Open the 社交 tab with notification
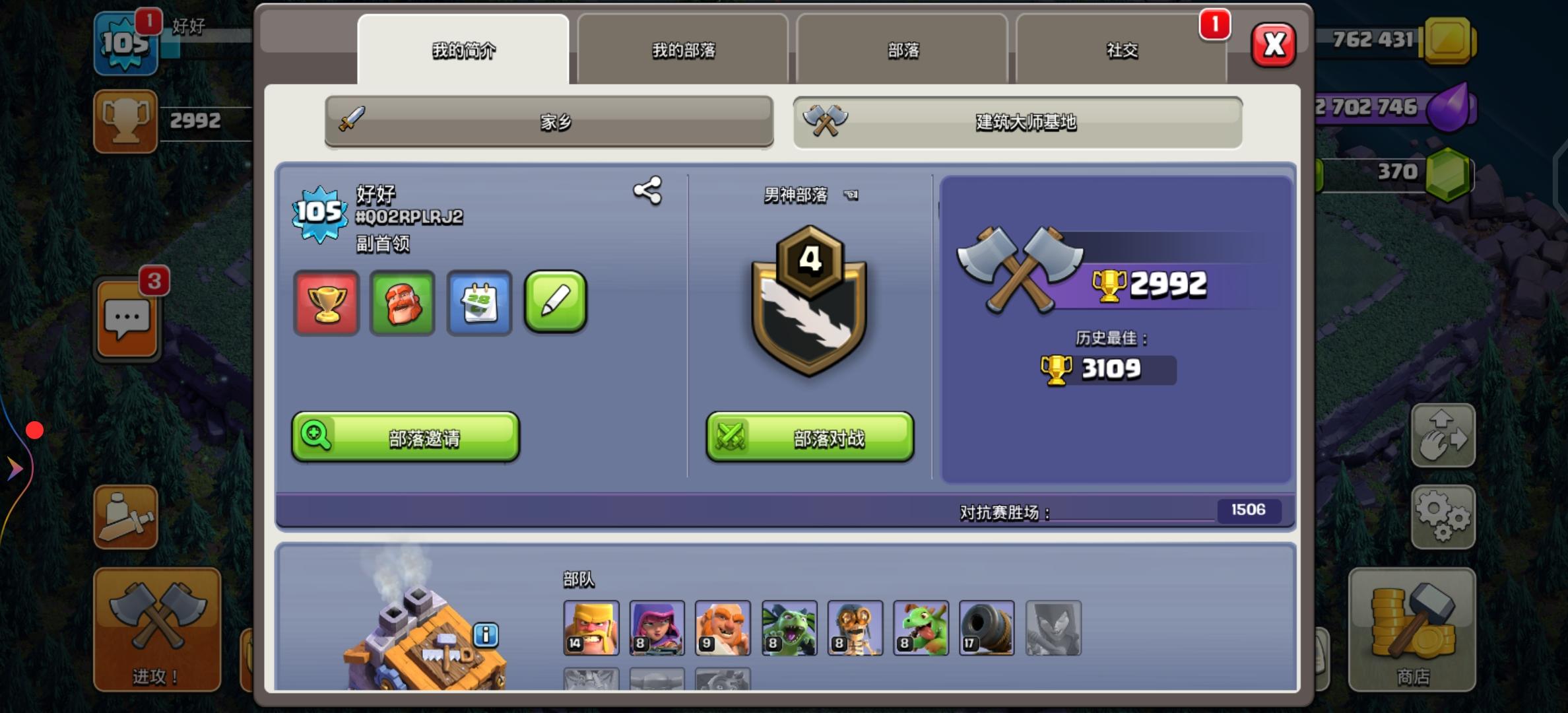This screenshot has width=1568, height=713. pos(1122,50)
